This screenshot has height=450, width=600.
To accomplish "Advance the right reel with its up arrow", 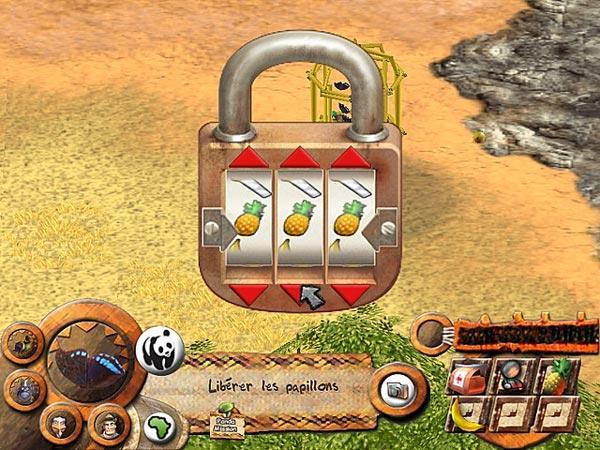I will pos(349,157).
